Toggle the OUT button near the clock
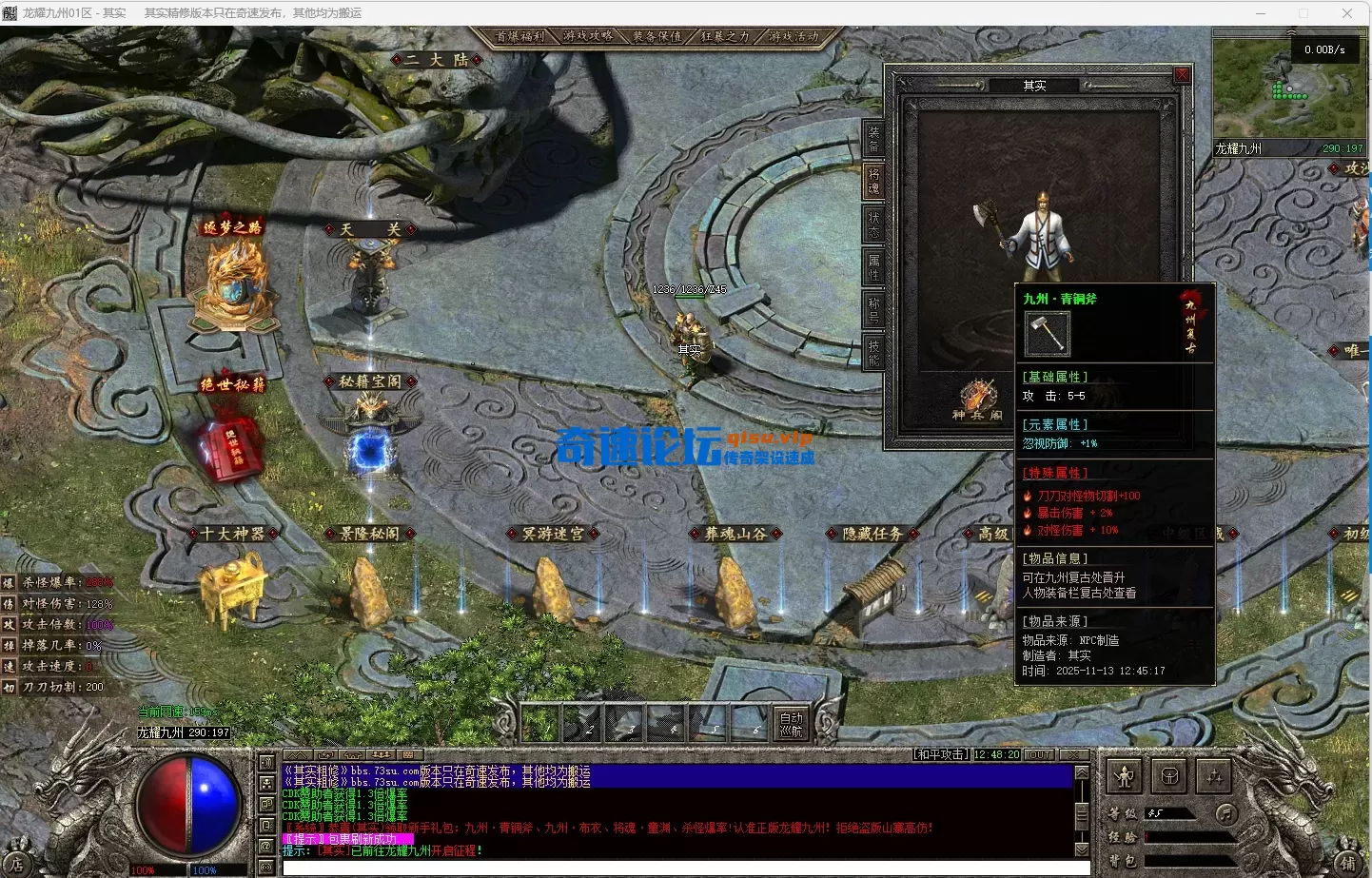Image resolution: width=1372 pixels, height=878 pixels. point(1040,753)
